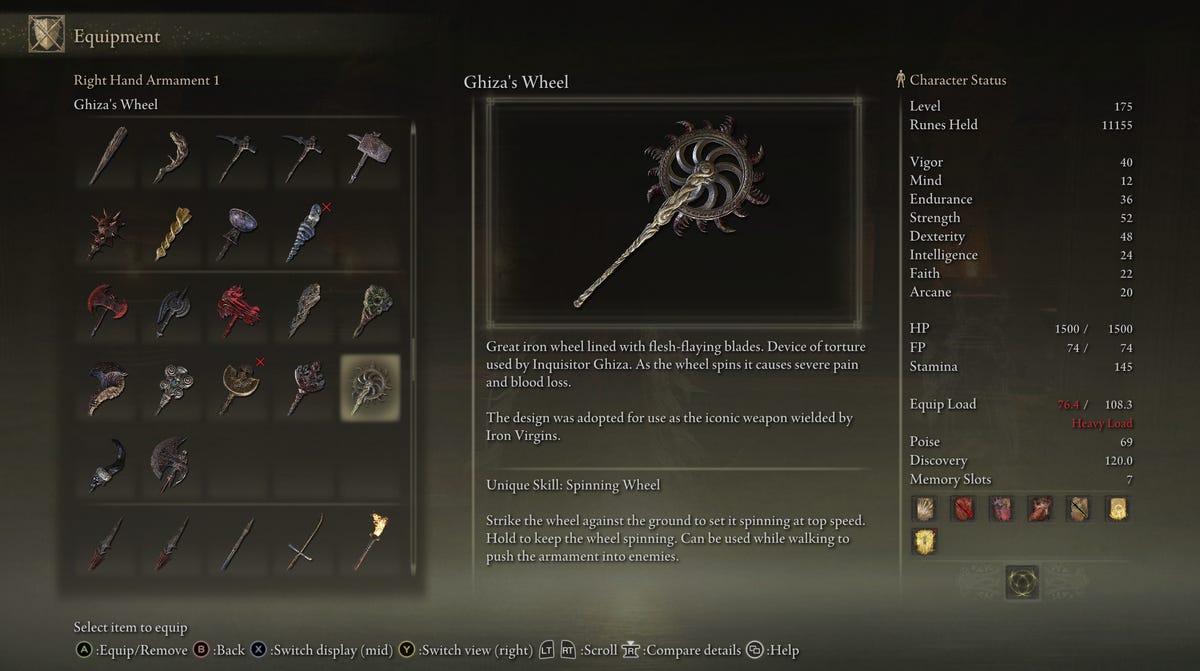Select the thin crossed sword slot

click(x=304, y=540)
